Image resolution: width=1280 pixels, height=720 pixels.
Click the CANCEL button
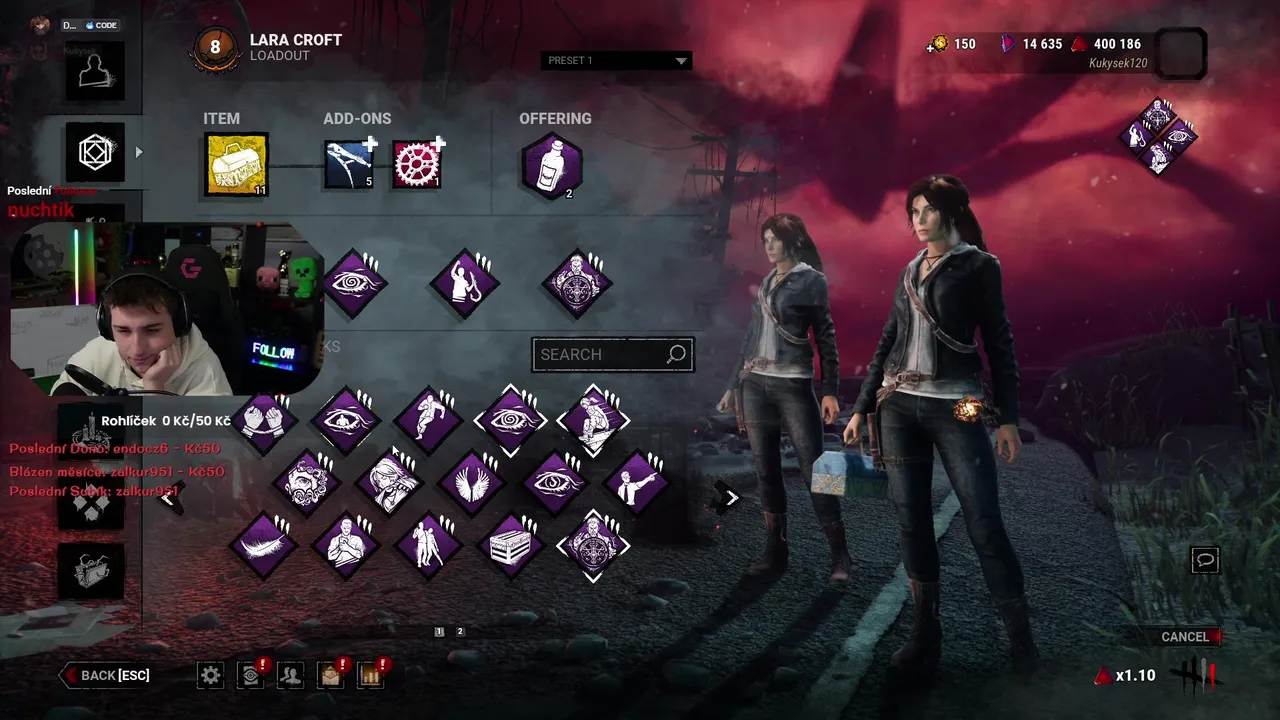point(1185,637)
